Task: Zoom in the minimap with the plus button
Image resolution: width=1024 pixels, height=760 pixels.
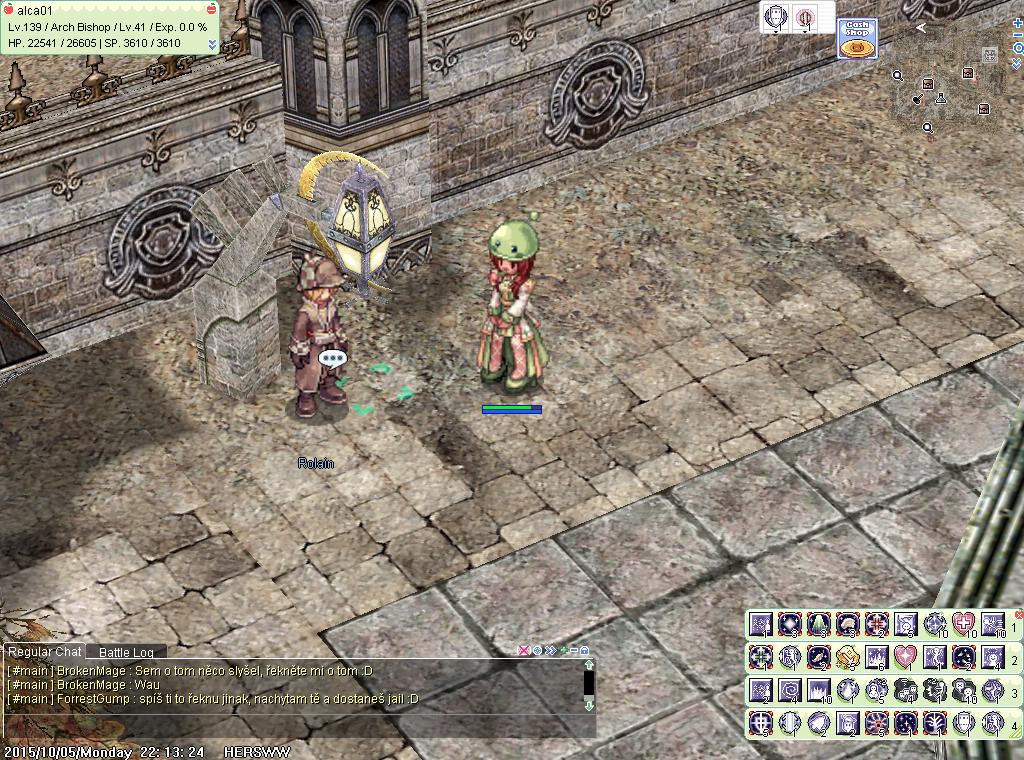Action: pos(1017,22)
